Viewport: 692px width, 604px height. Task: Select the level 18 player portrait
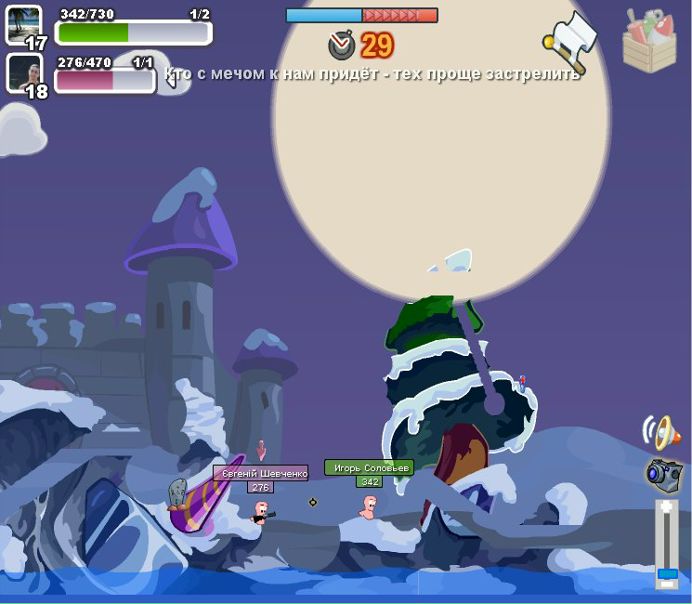pyautogui.click(x=24, y=72)
